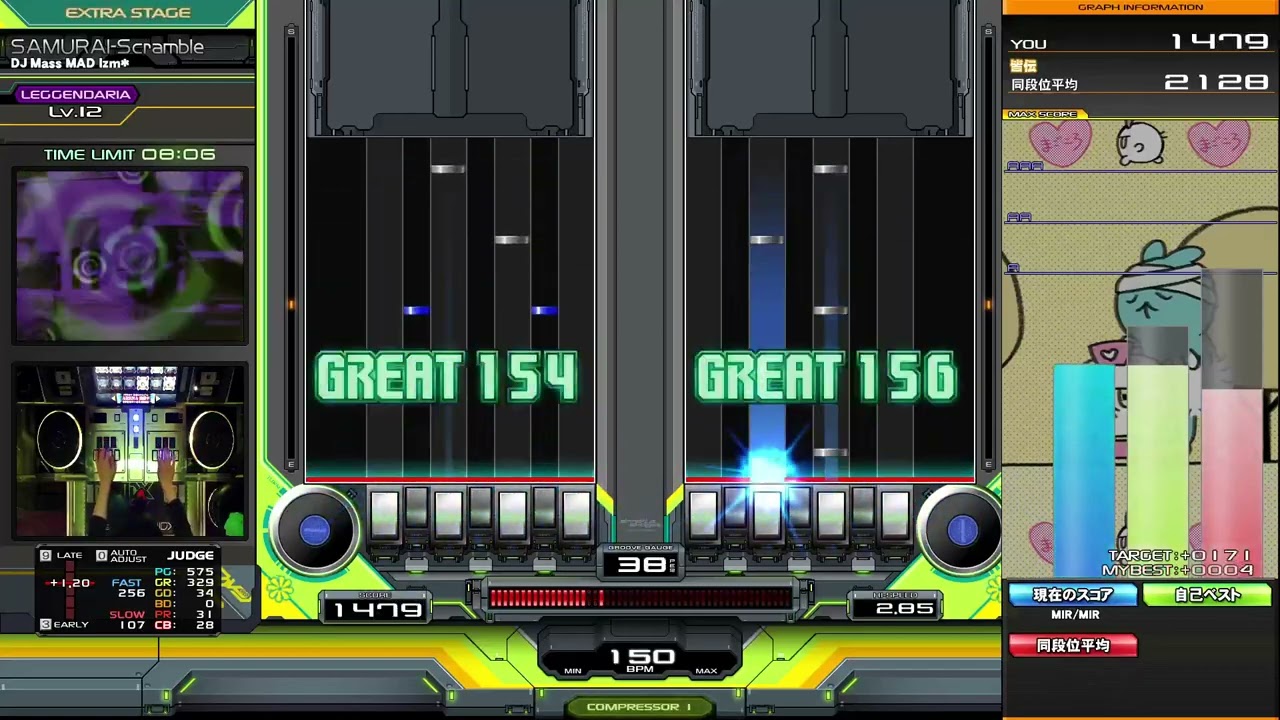The width and height of the screenshot is (1280, 720).
Task: Click the COMPRESSOR 1 effect label
Action: click(640, 707)
